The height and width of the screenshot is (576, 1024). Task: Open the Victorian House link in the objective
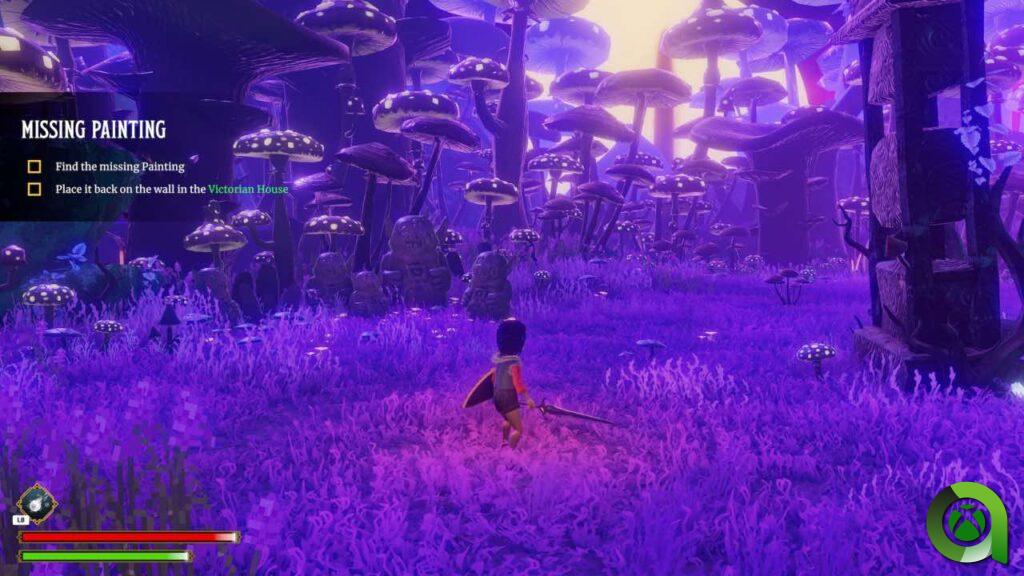pyautogui.click(x=248, y=188)
